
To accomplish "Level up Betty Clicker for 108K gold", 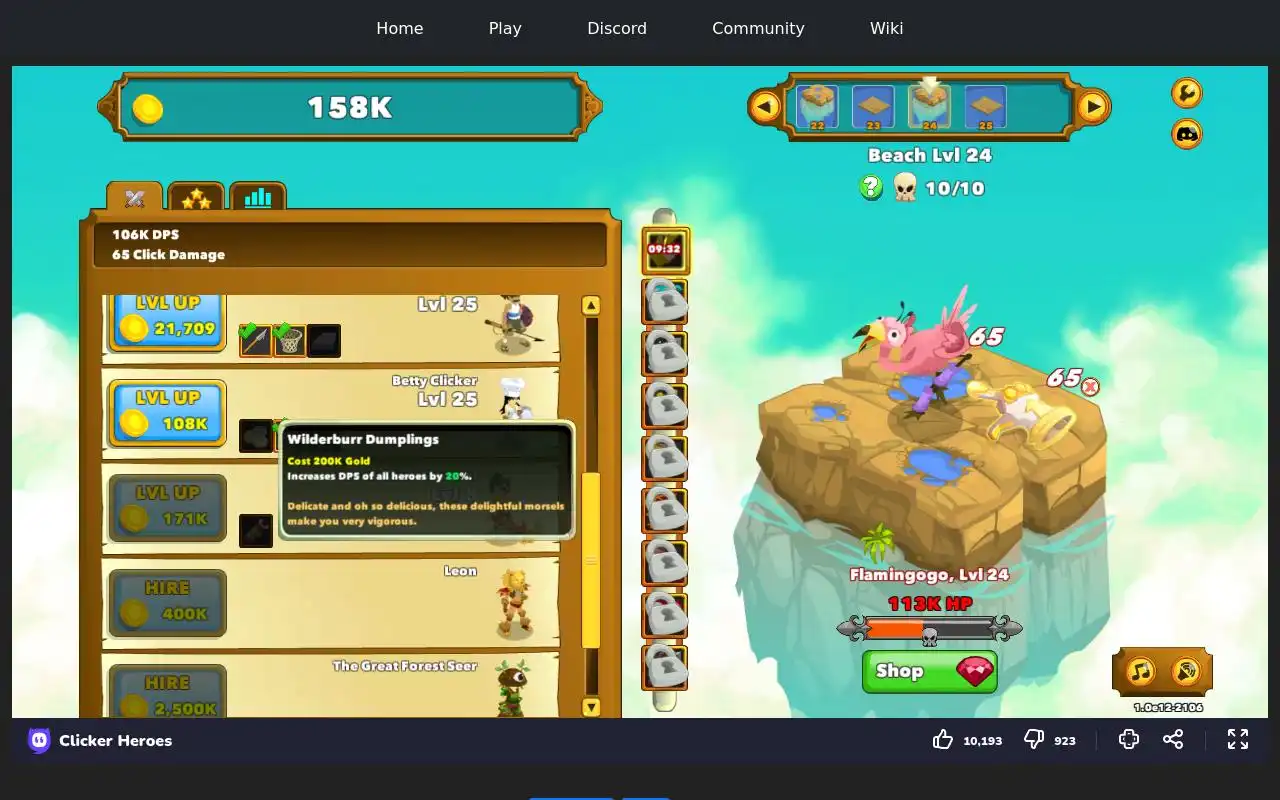I will [167, 412].
